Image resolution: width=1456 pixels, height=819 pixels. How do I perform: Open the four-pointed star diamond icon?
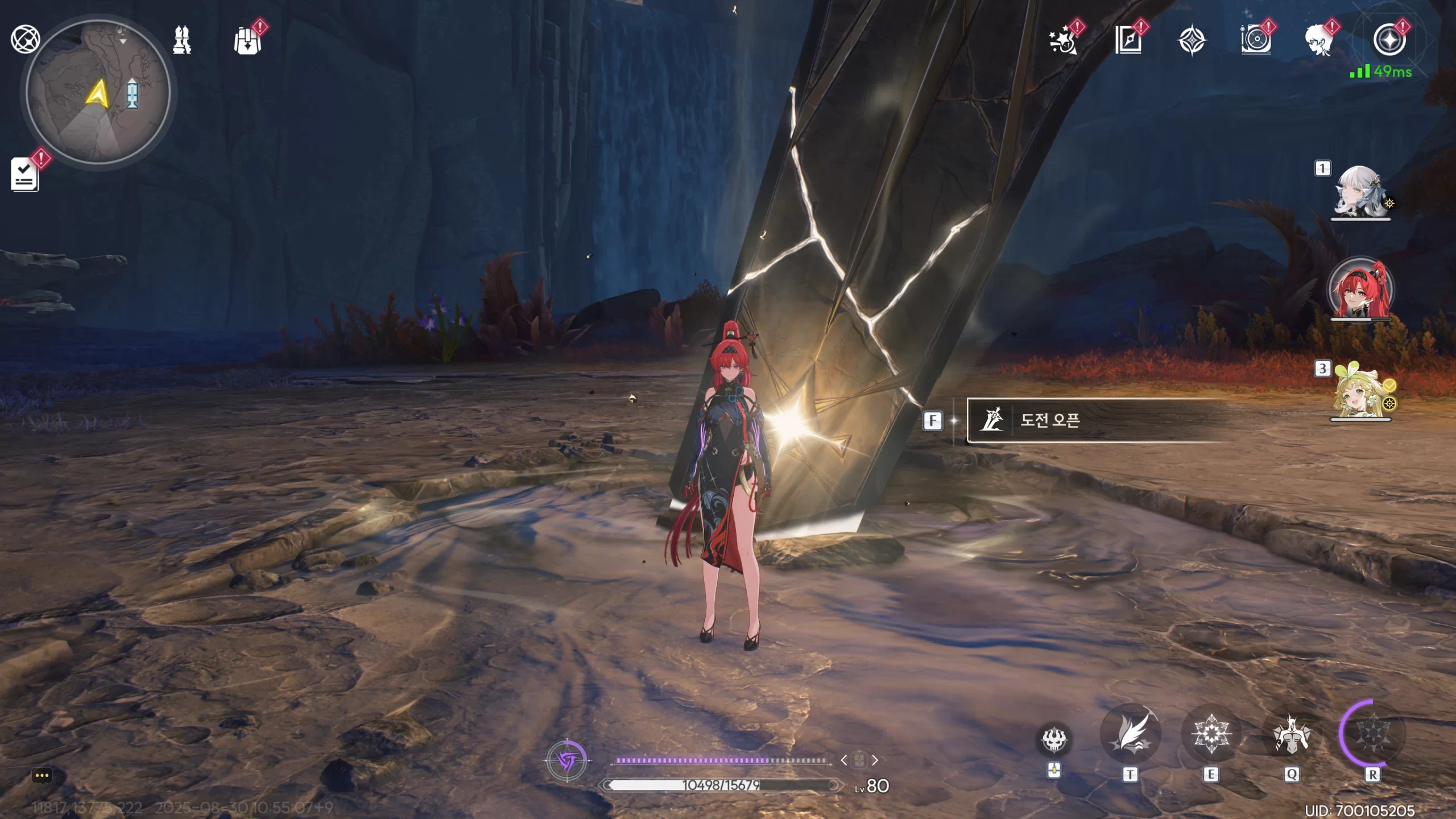pyautogui.click(x=1192, y=41)
